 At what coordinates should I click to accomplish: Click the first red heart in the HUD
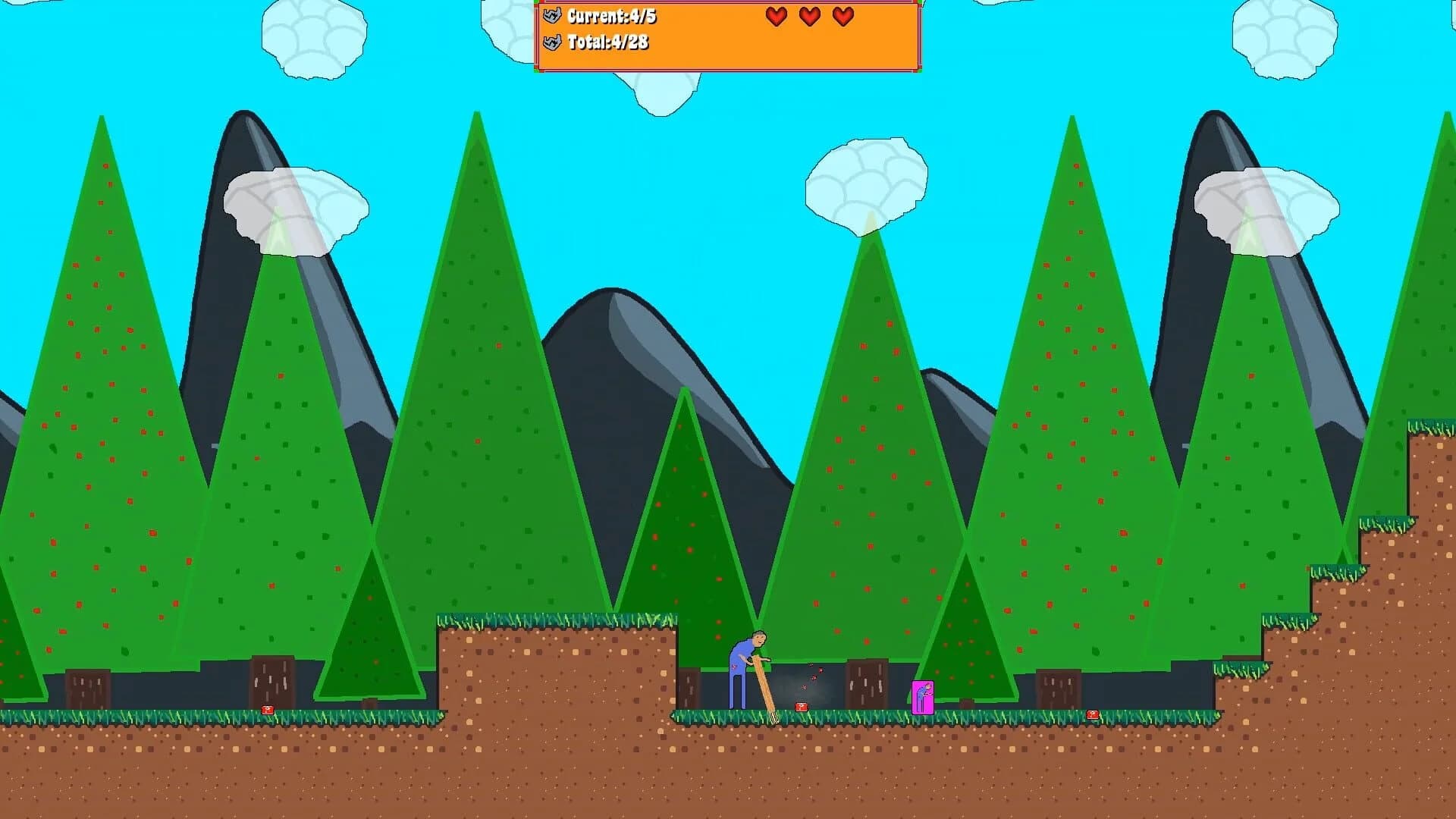coord(775,16)
